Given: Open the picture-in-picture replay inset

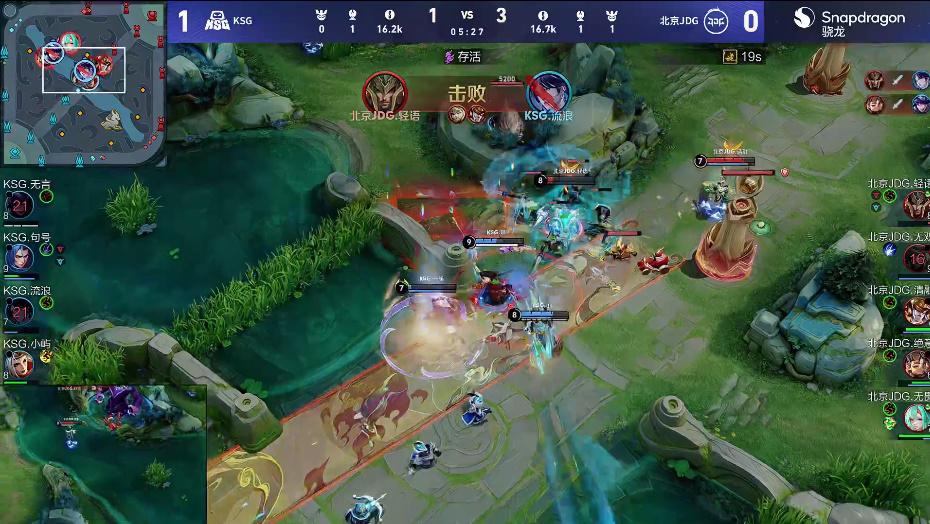Looking at the screenshot, I should (x=103, y=454).
